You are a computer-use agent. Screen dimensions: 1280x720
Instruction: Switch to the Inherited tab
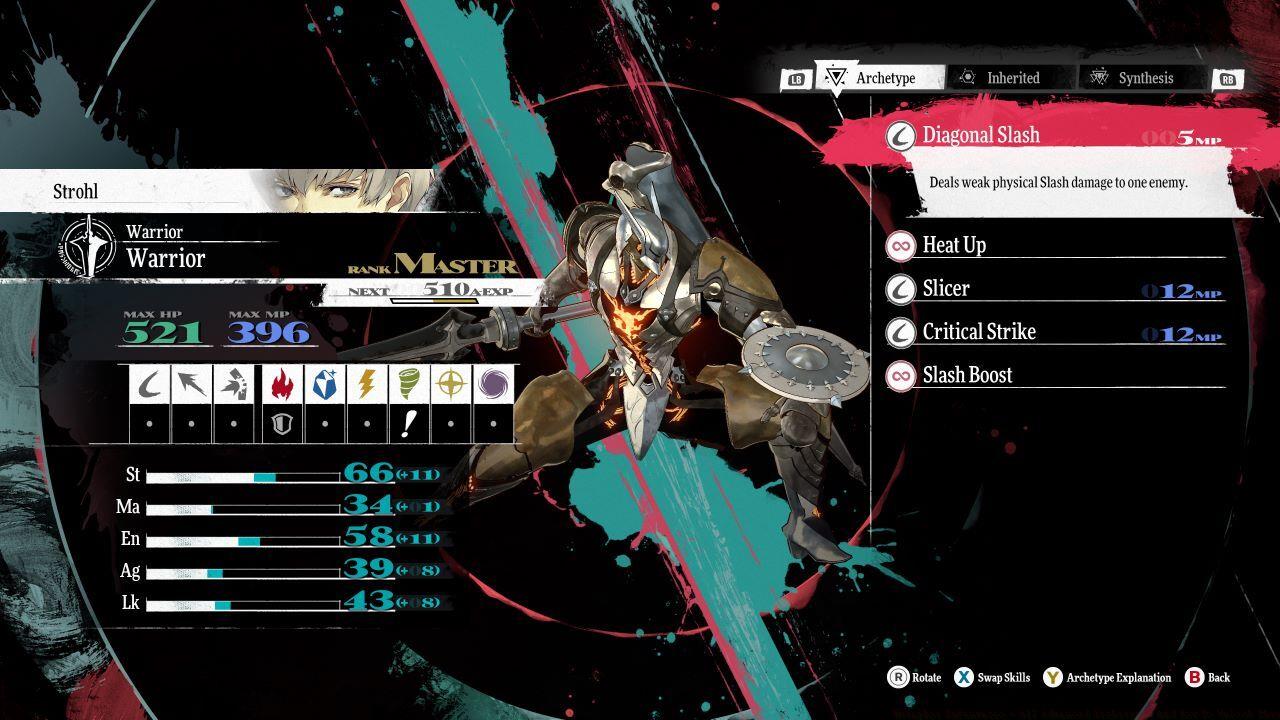point(1011,77)
